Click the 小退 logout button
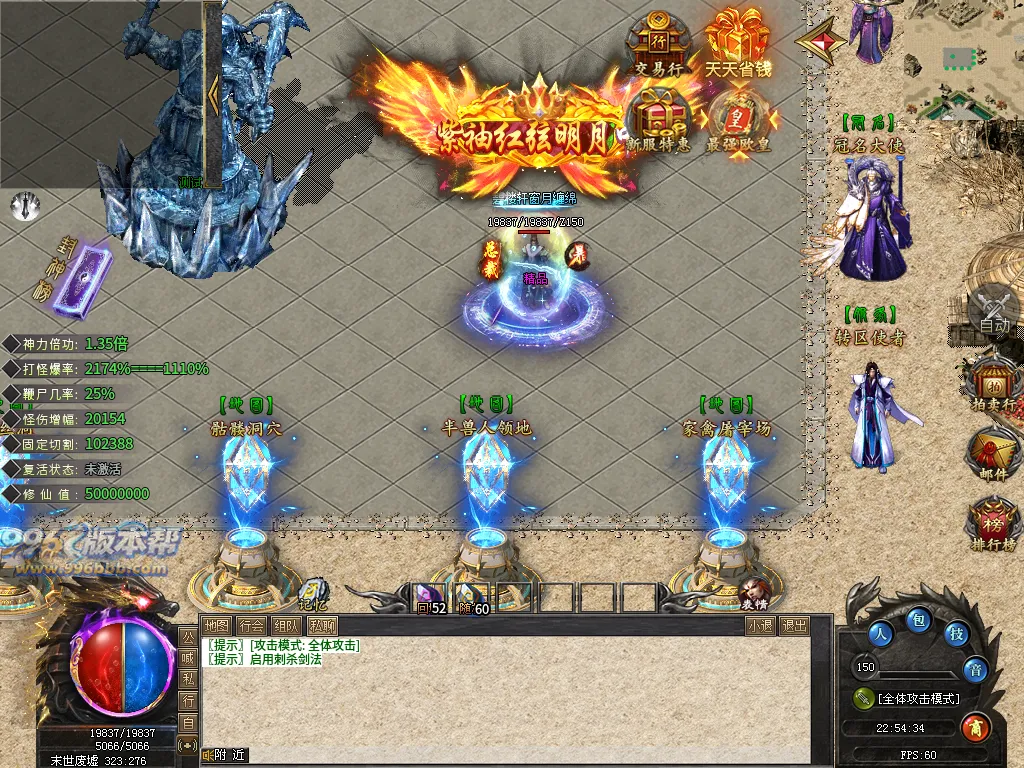 (760, 626)
